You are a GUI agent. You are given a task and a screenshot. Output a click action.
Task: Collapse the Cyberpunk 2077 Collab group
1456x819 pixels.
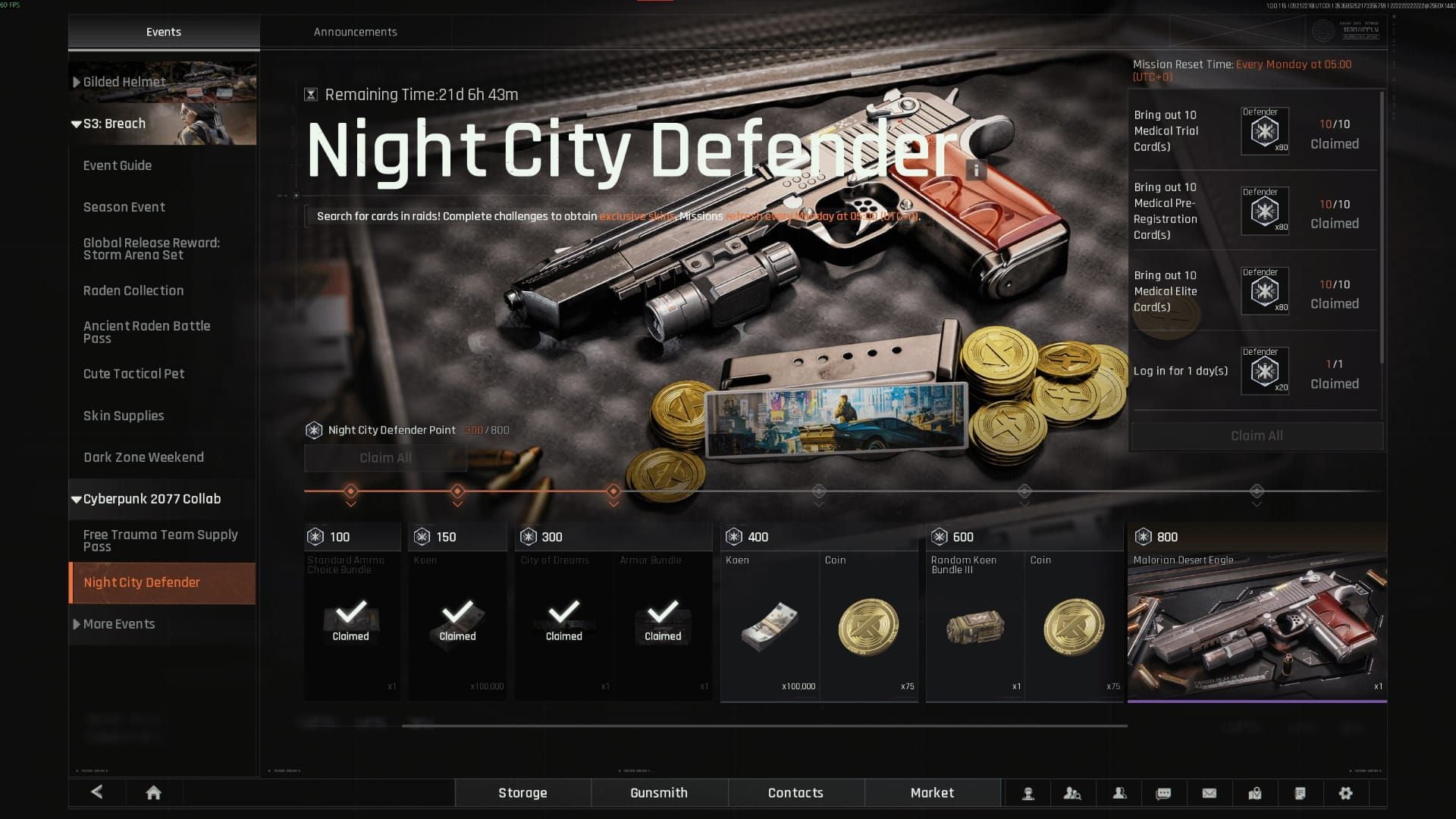click(152, 499)
